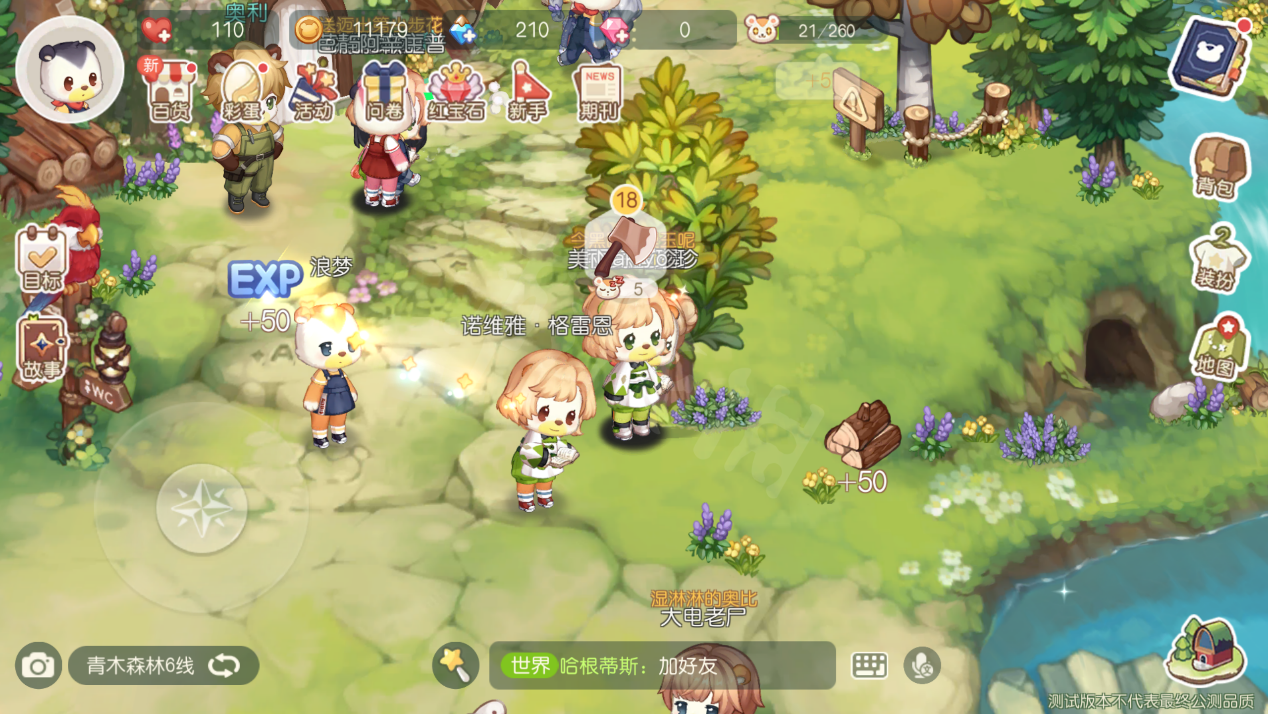Switch the 青木森林6线 server line
1268x714 pixels.
(163, 665)
